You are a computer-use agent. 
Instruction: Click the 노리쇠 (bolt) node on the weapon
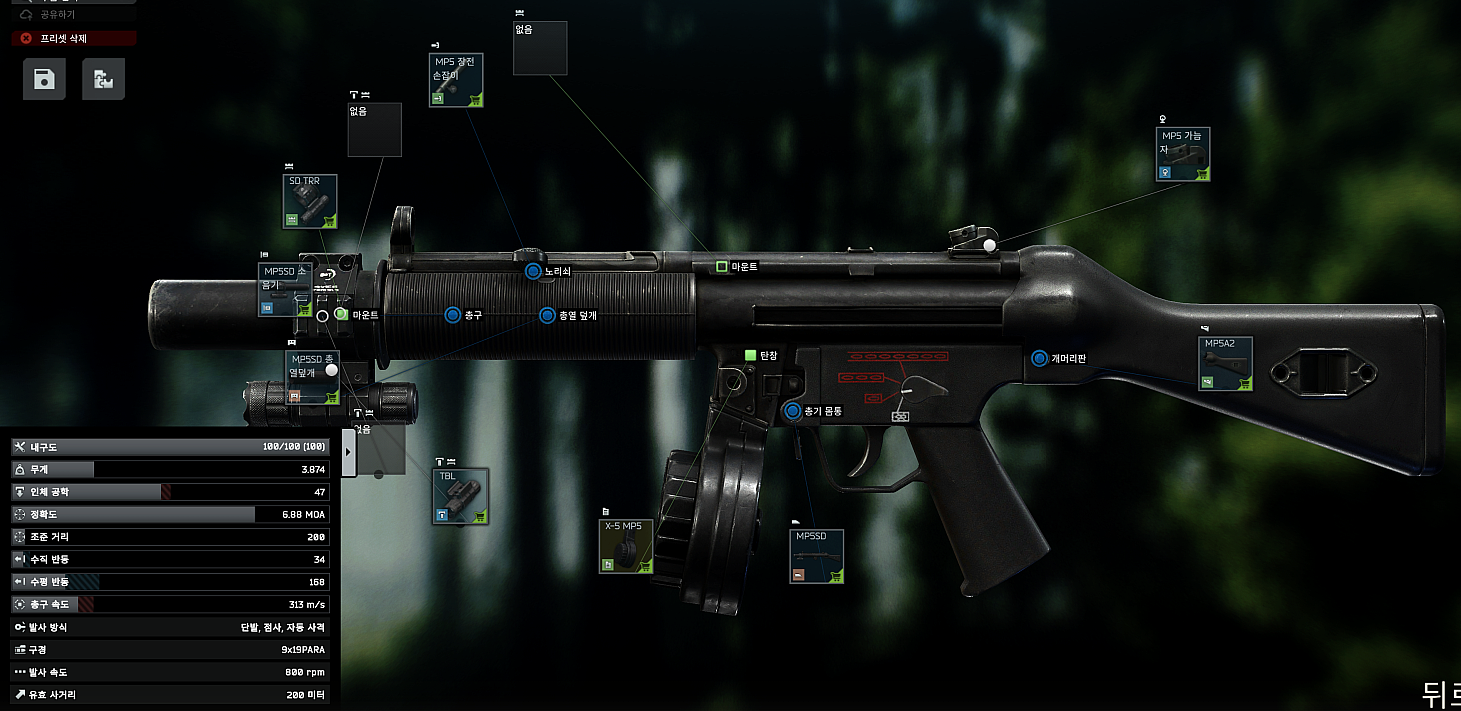tap(533, 271)
